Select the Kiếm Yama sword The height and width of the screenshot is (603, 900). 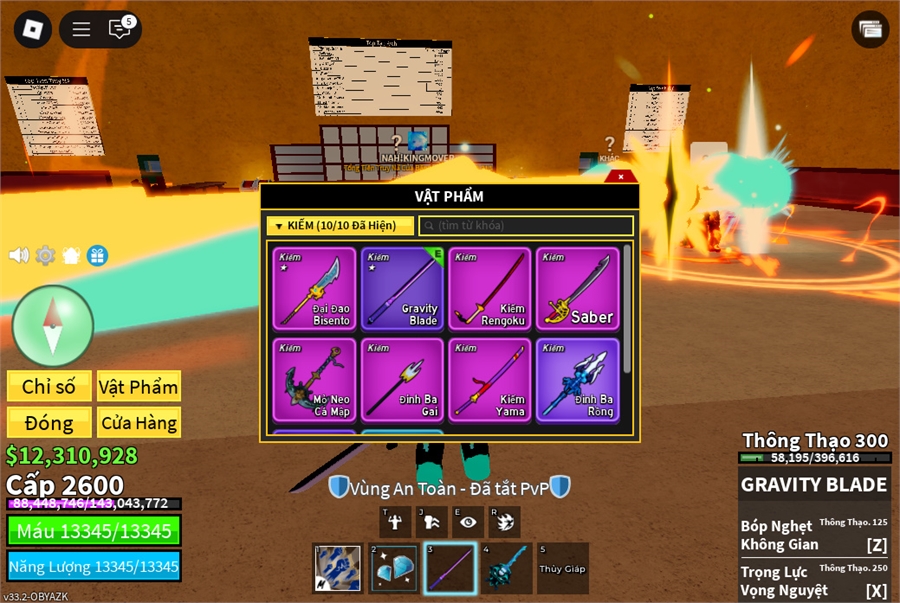click(490, 379)
